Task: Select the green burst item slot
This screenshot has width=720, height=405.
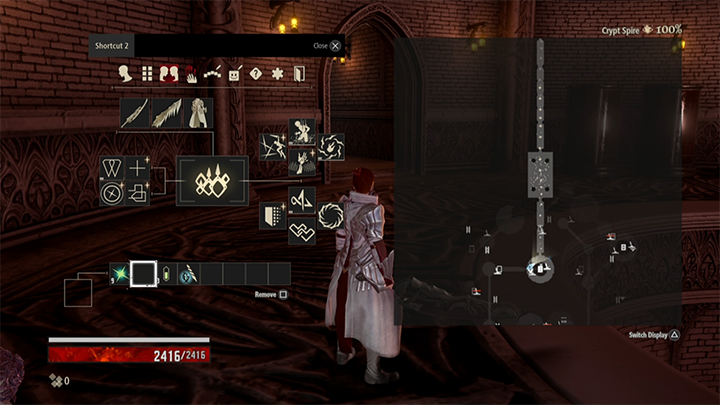Action: pos(120,273)
